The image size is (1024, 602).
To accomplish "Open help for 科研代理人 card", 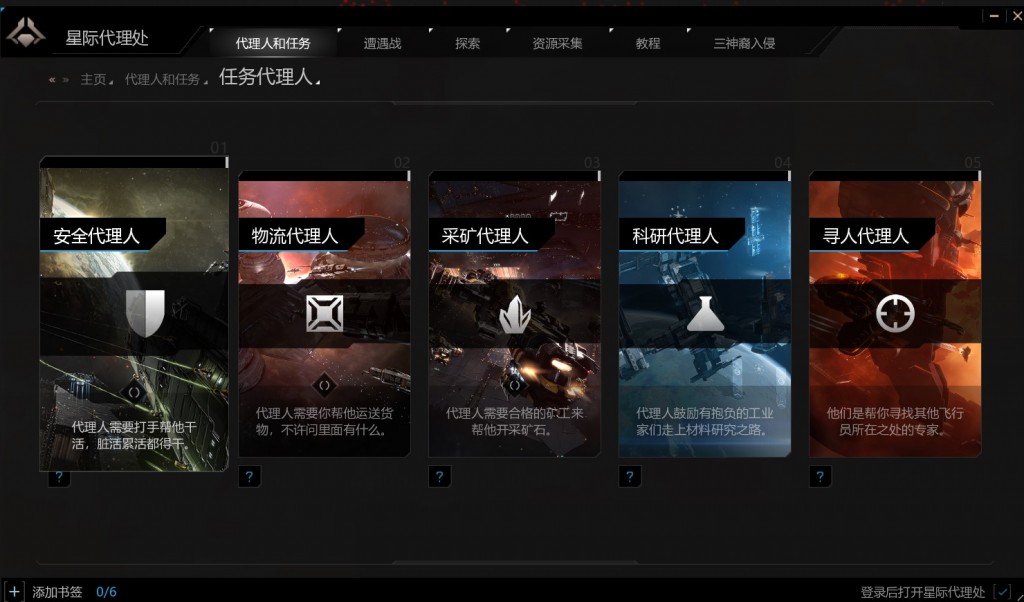I will click(x=629, y=477).
